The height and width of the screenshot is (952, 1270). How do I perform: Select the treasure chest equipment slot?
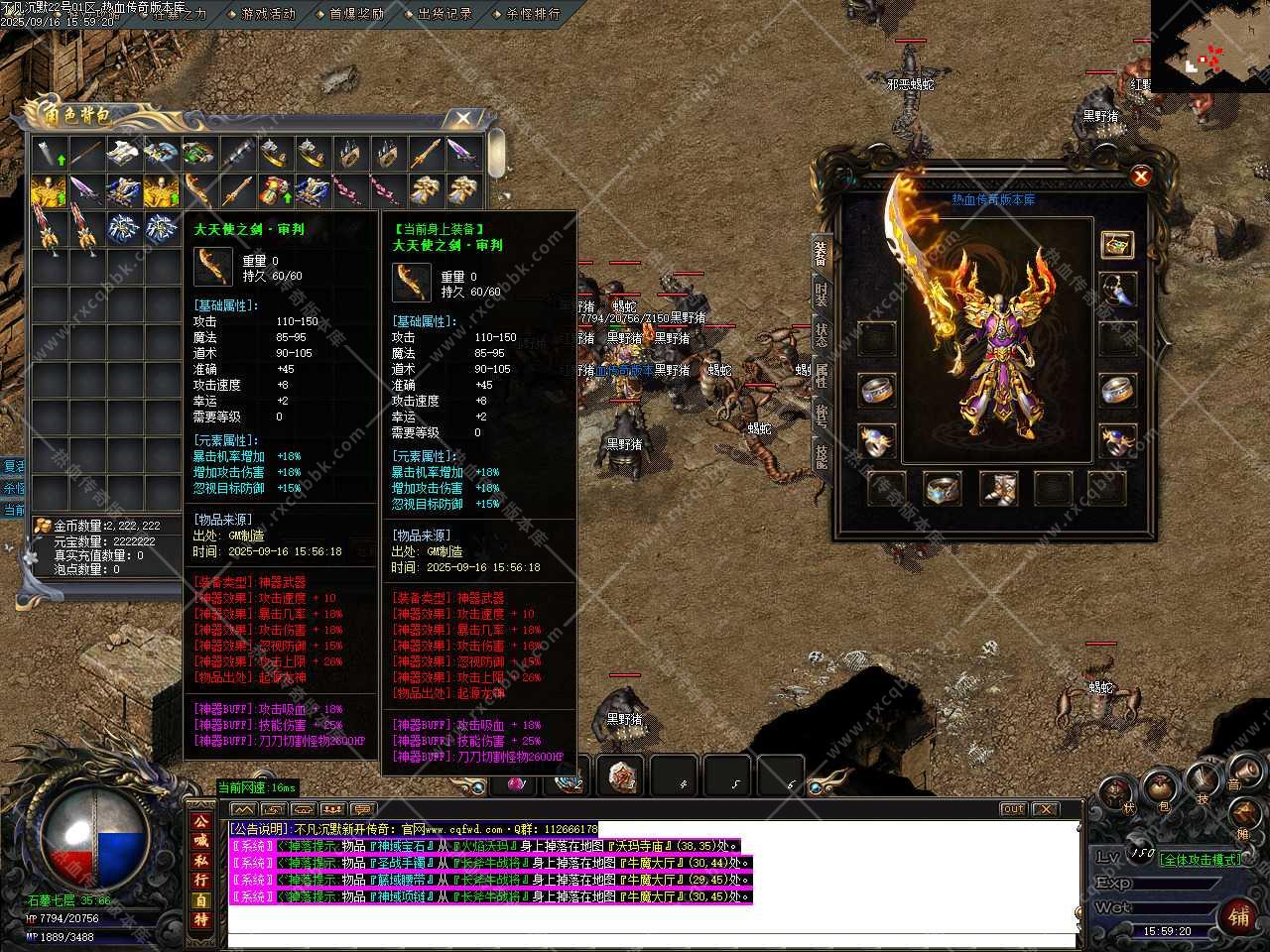point(1117,245)
